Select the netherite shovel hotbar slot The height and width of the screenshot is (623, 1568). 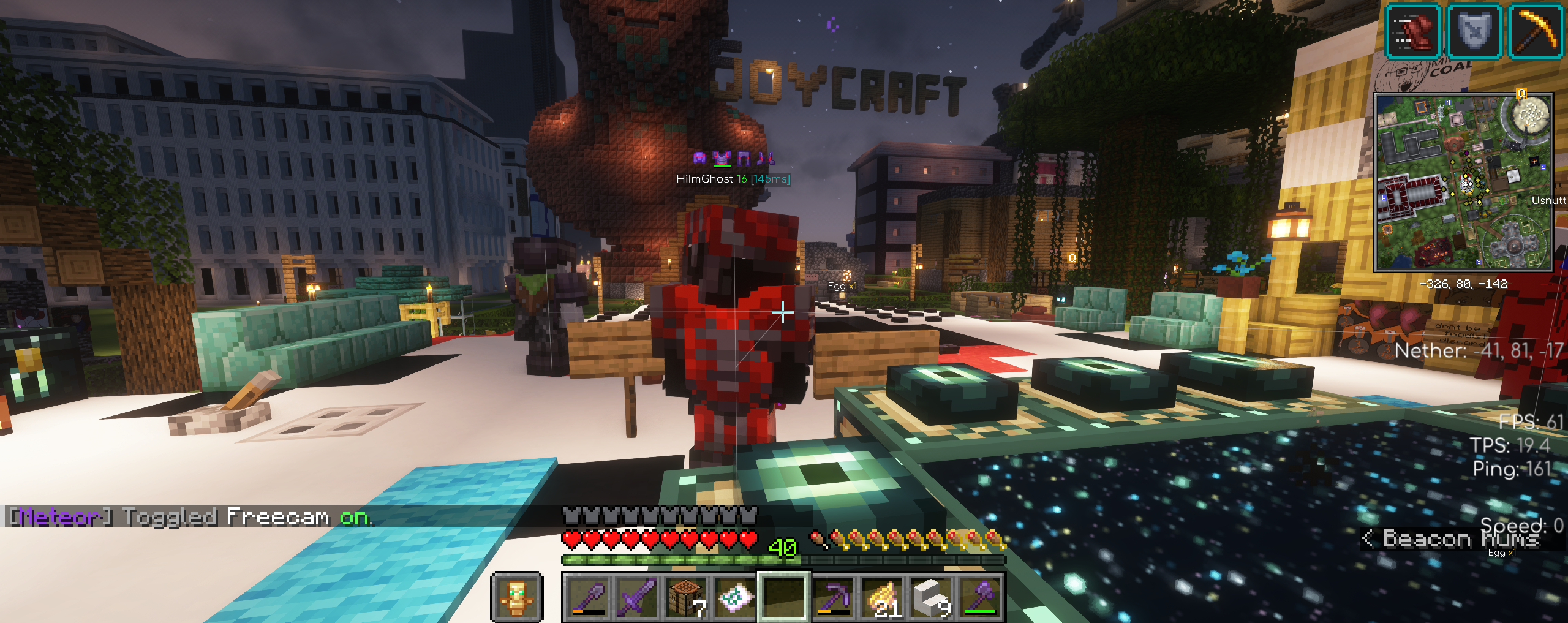pyautogui.click(x=589, y=597)
